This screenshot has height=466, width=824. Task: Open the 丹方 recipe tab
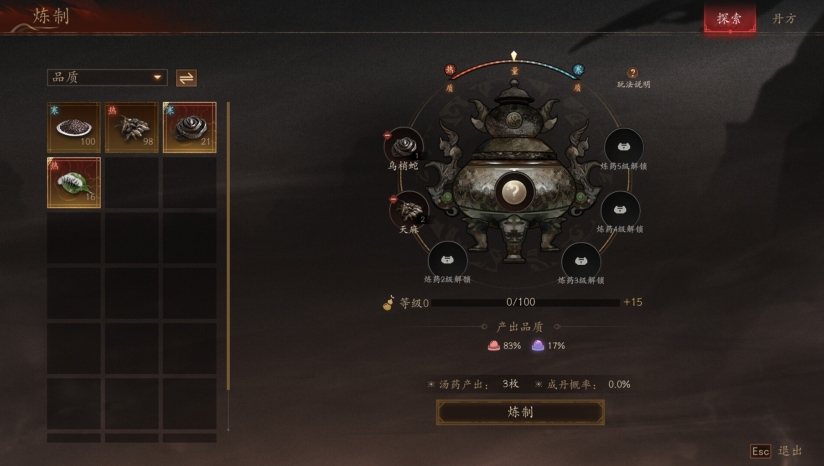click(x=785, y=18)
